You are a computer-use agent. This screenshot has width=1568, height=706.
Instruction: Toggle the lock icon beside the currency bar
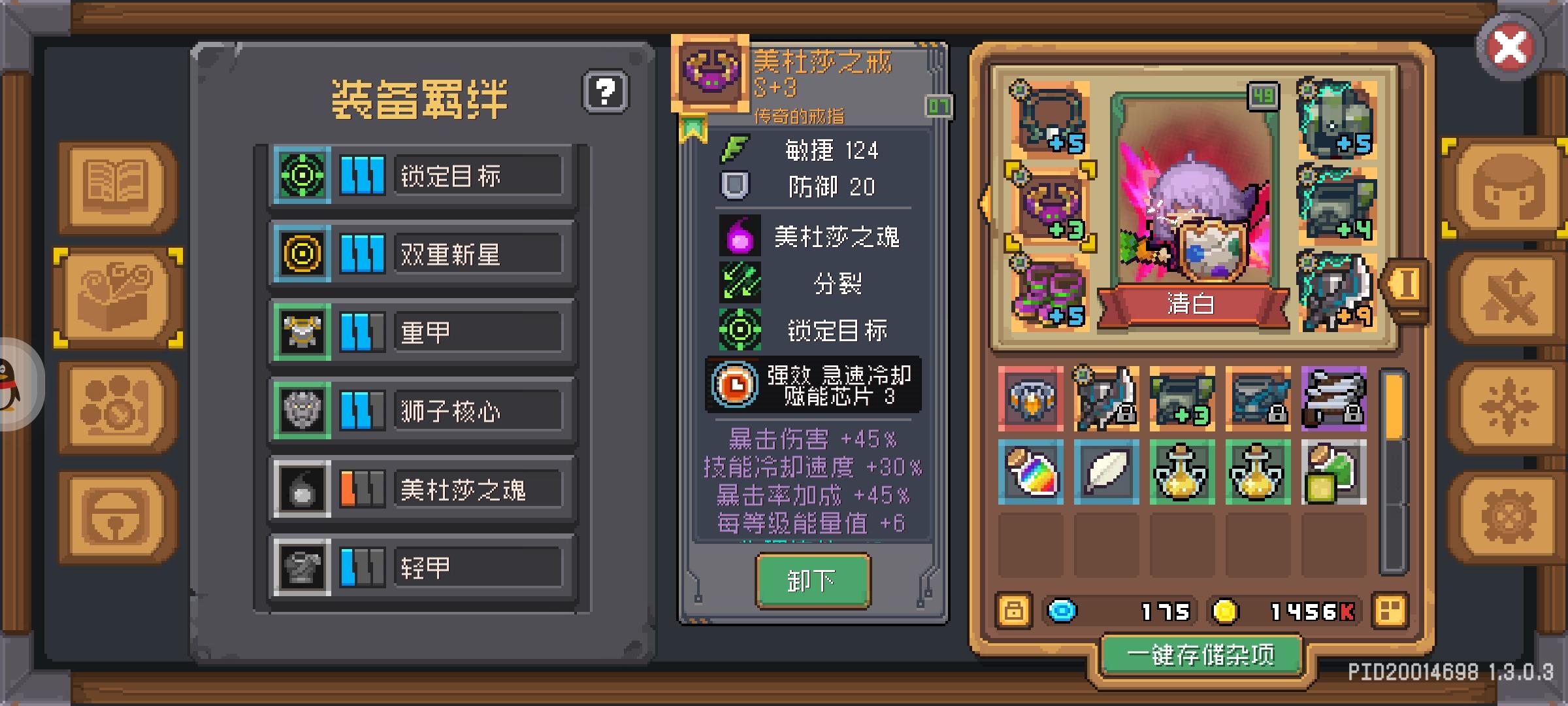1013,611
